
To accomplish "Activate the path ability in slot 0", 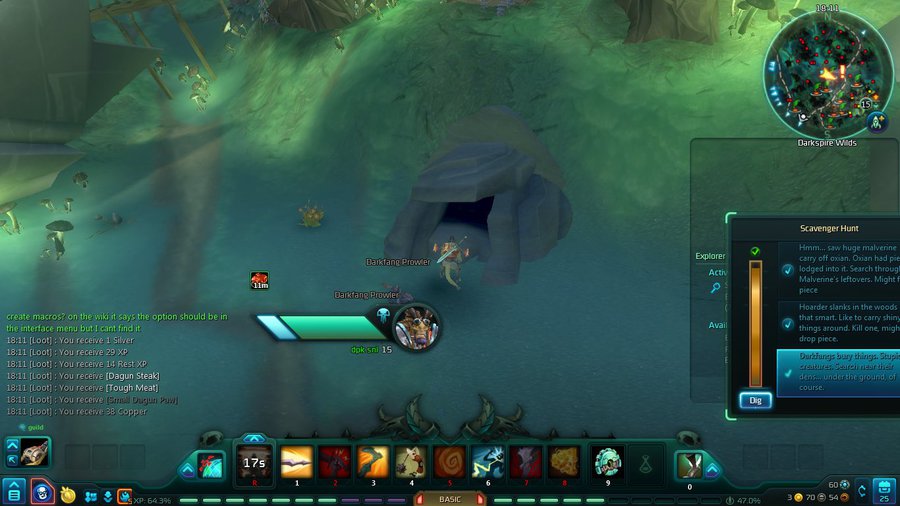I will [690, 465].
